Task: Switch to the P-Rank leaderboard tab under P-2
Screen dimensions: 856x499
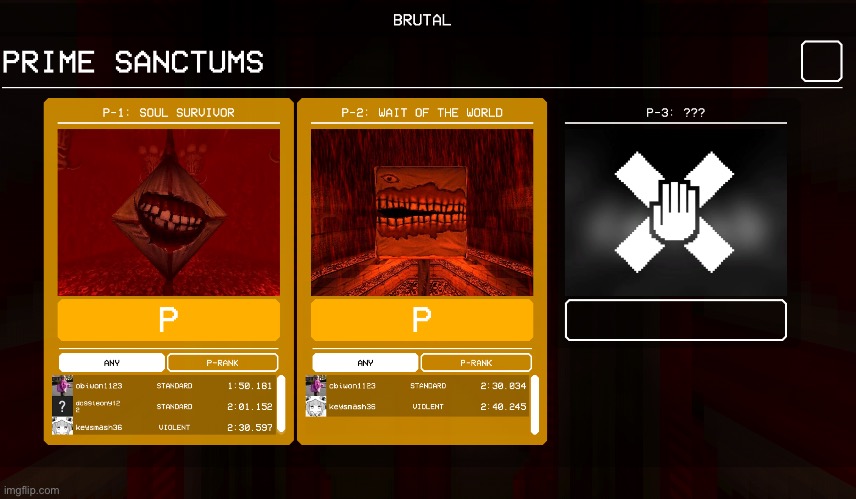Action: [475, 363]
